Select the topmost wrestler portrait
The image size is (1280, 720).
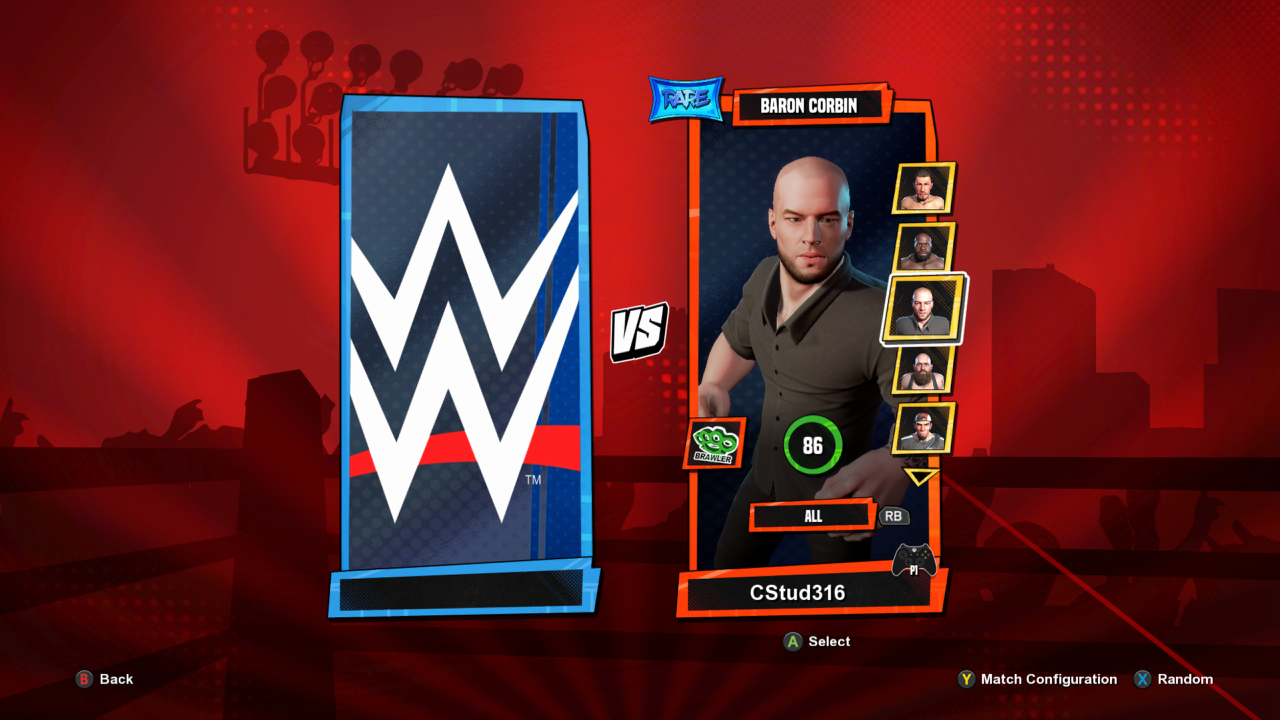(921, 188)
